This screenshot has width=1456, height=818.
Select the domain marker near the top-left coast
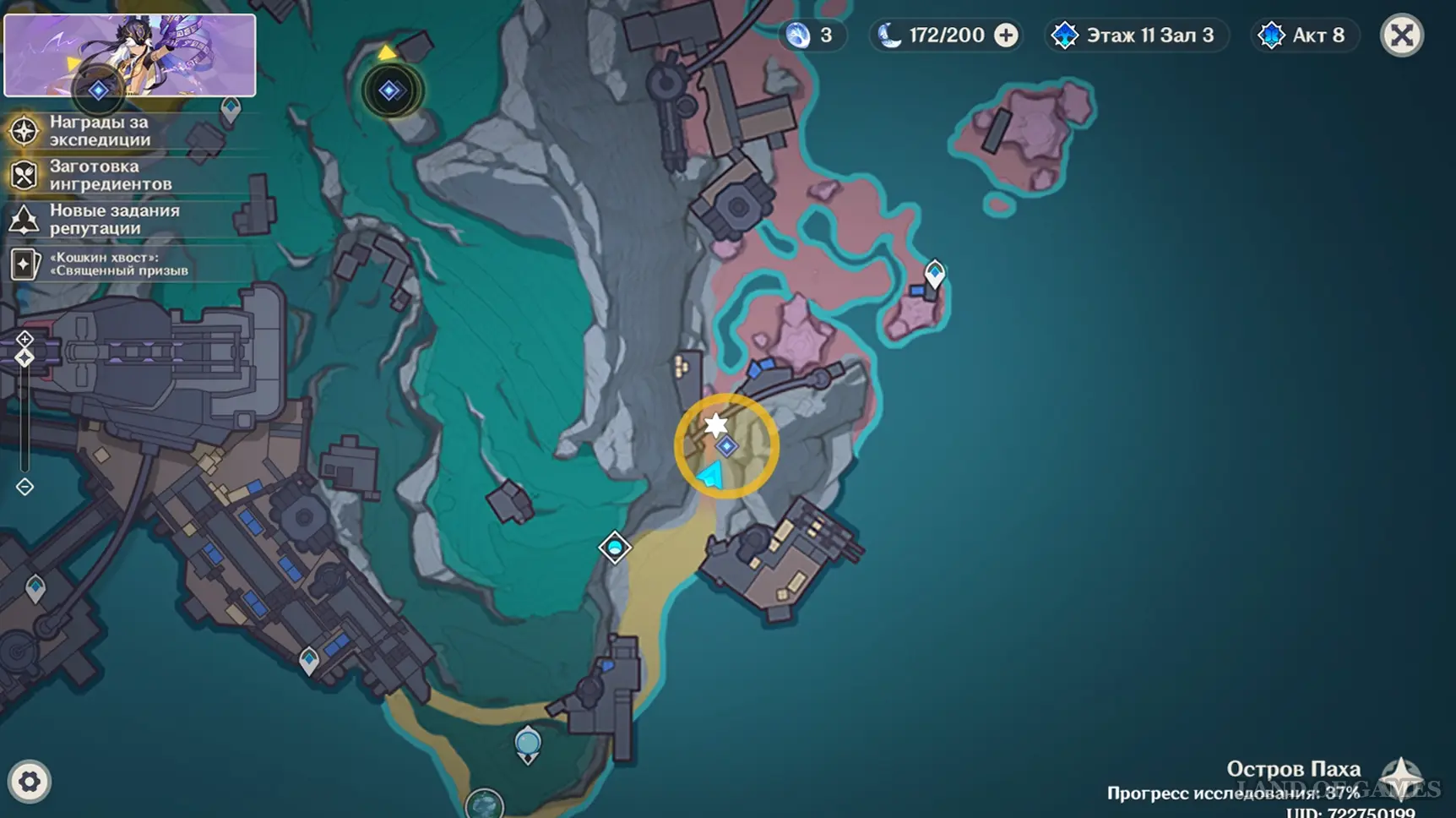click(389, 90)
